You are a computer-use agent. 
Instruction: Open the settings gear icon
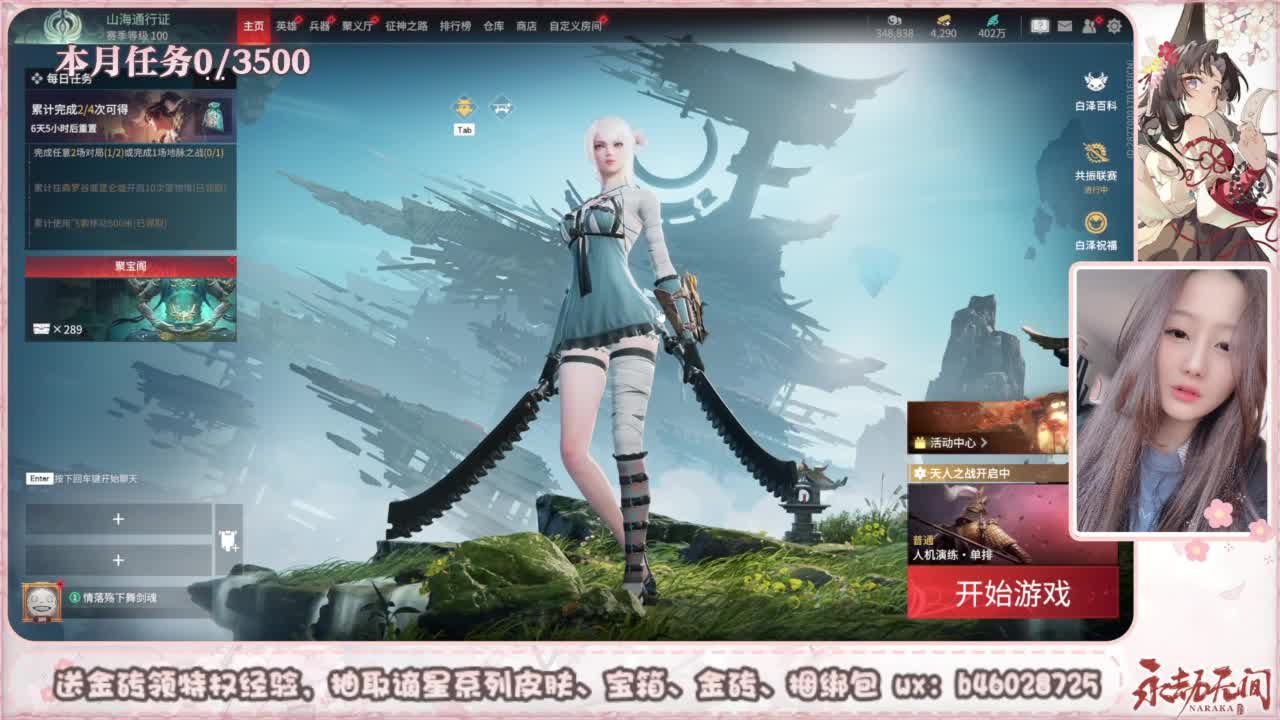(x=1113, y=25)
